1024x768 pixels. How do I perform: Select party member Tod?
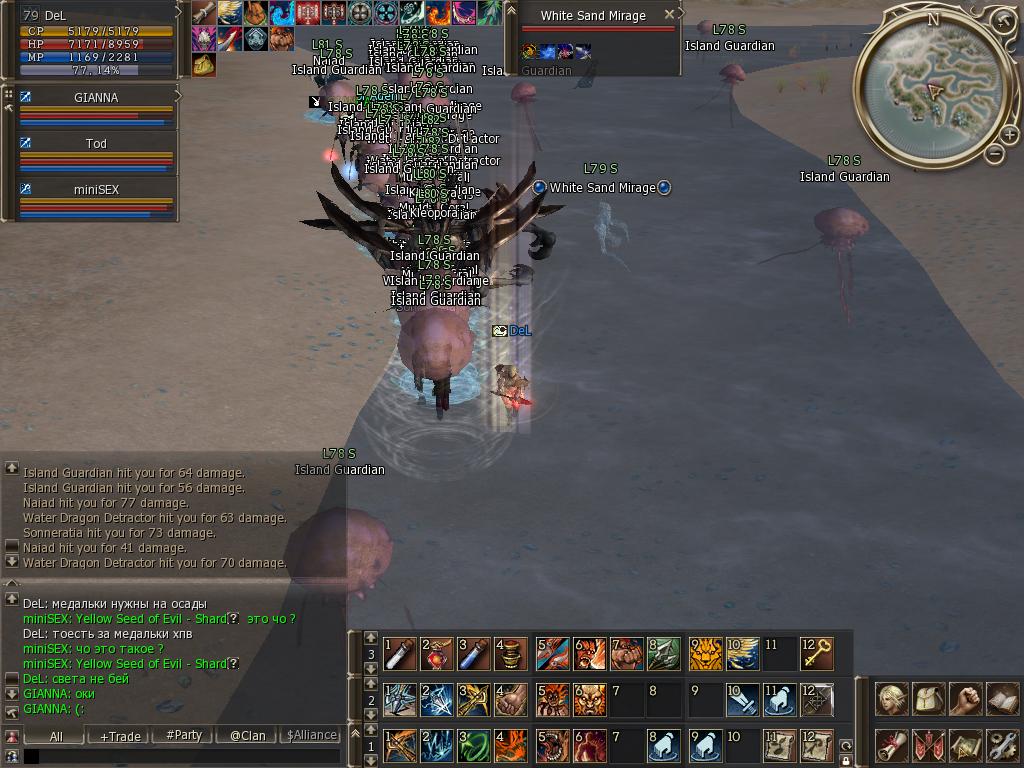click(x=96, y=144)
